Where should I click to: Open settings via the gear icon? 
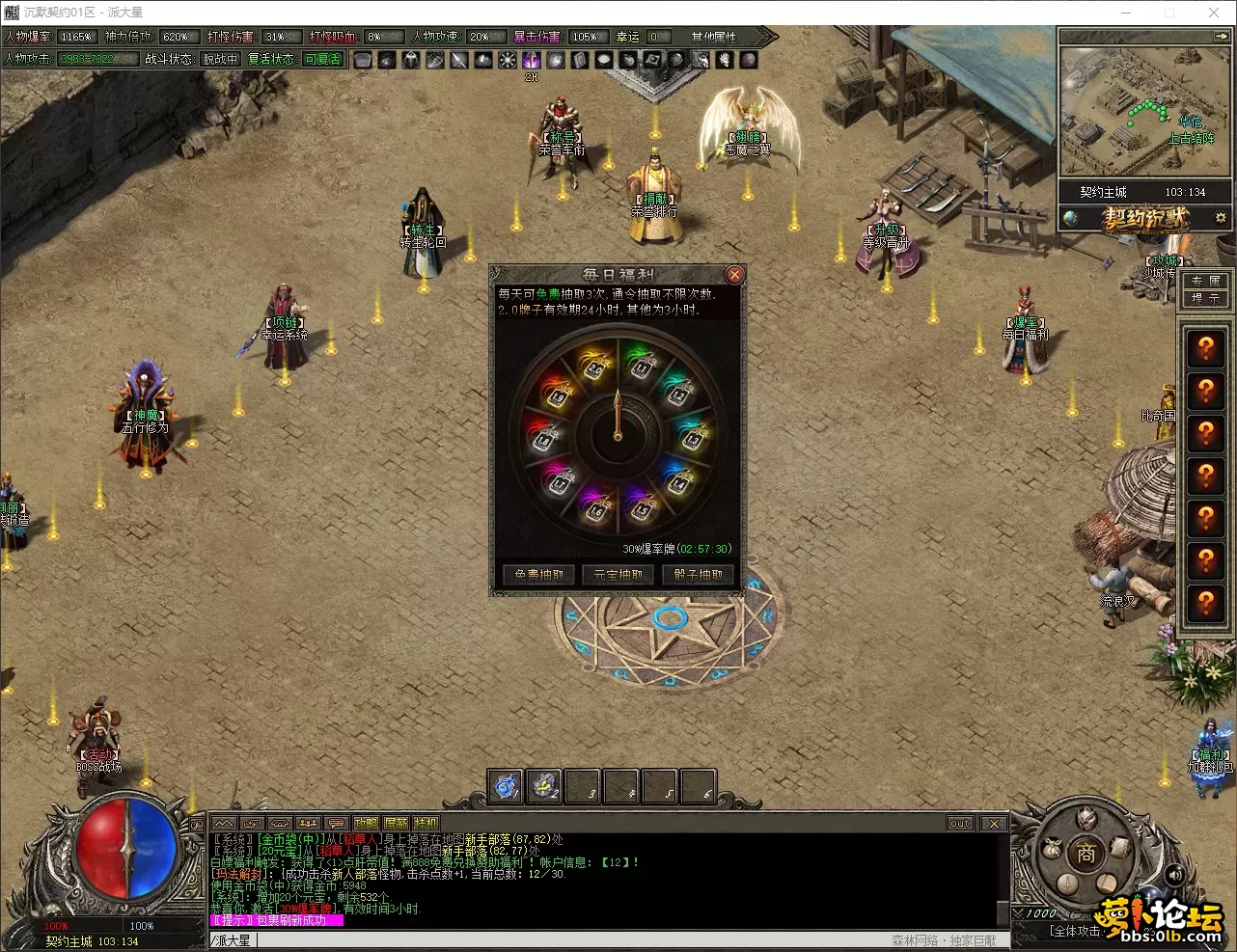1221,219
